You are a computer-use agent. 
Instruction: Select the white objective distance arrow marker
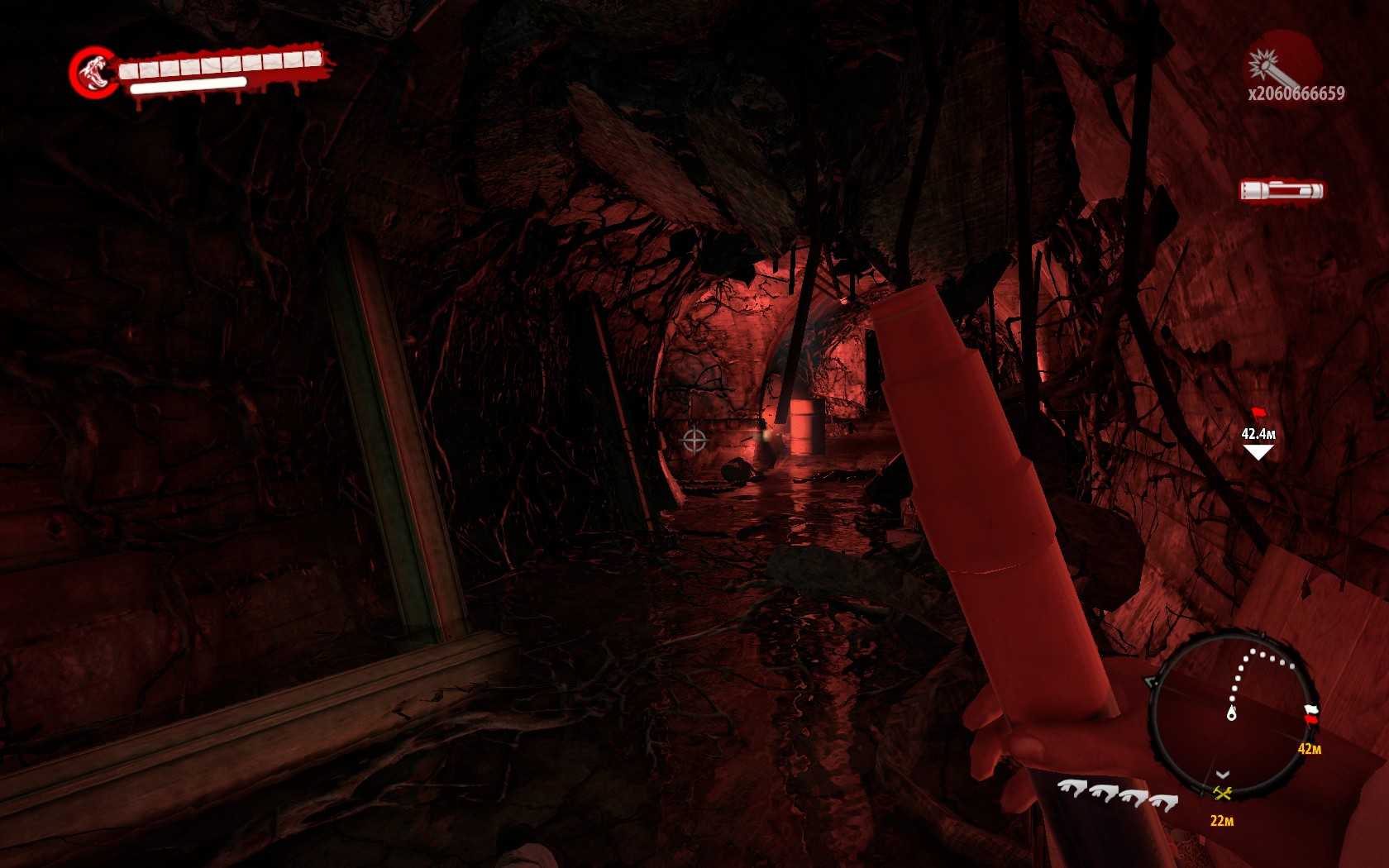point(1258,451)
